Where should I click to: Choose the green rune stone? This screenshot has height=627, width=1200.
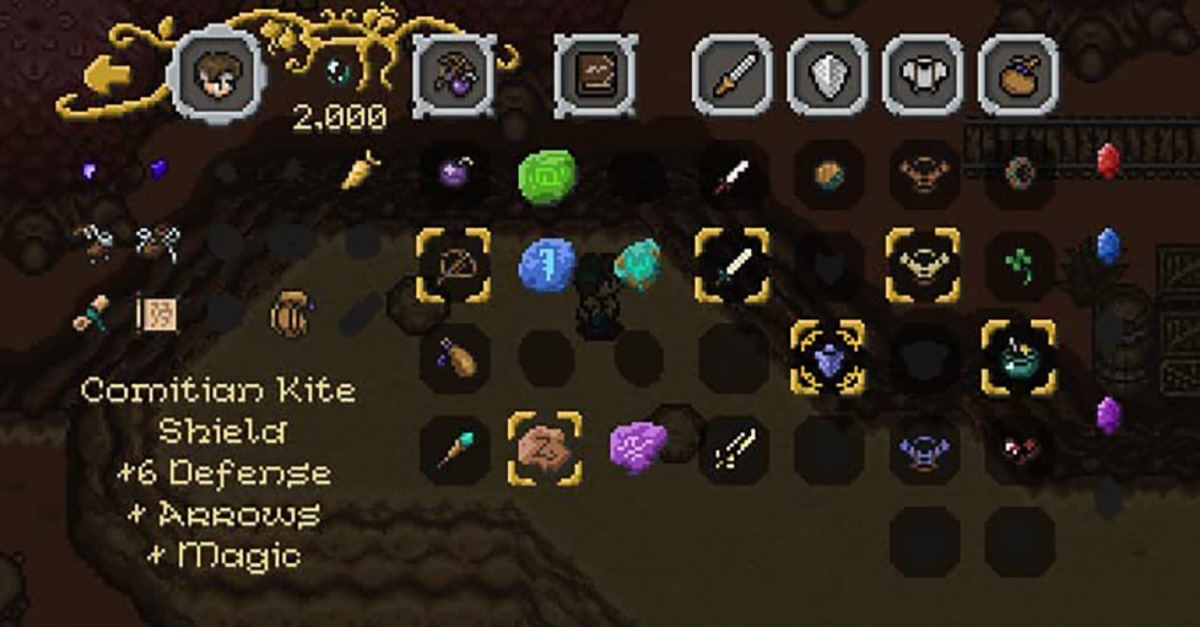coord(547,177)
